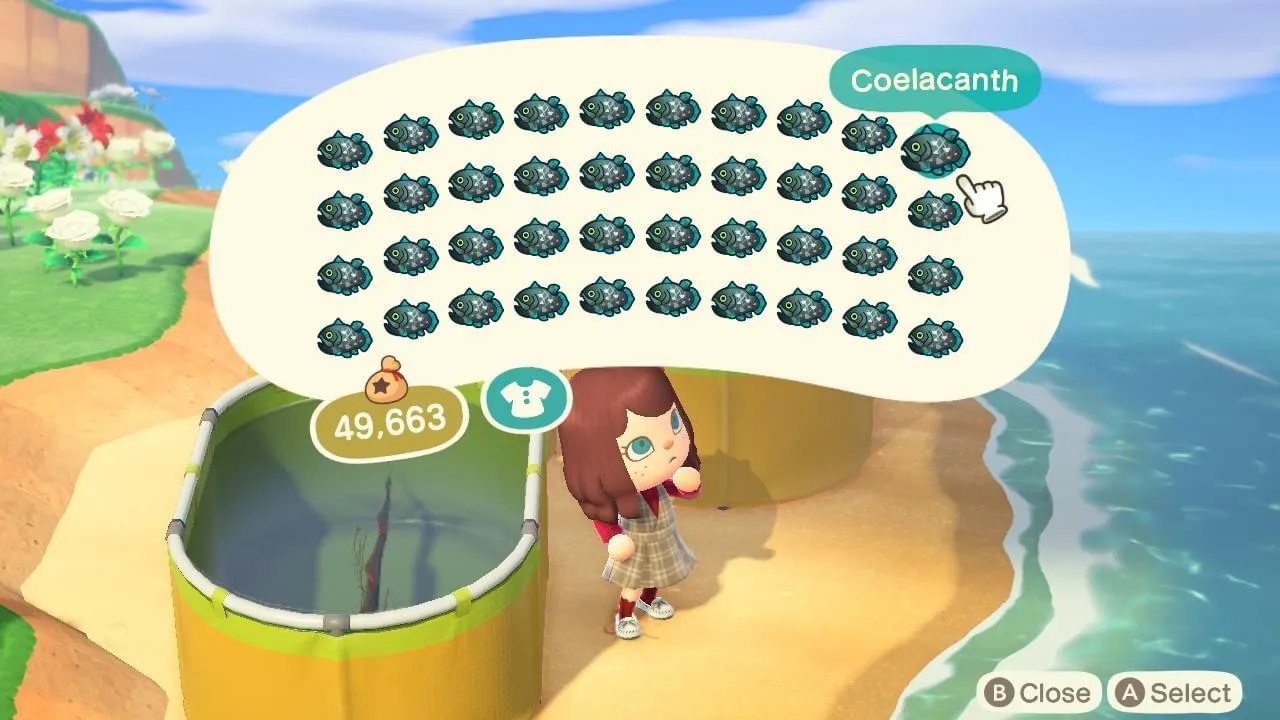Click the Coelacanth name tooltip
This screenshot has width=1280, height=720.
(933, 82)
